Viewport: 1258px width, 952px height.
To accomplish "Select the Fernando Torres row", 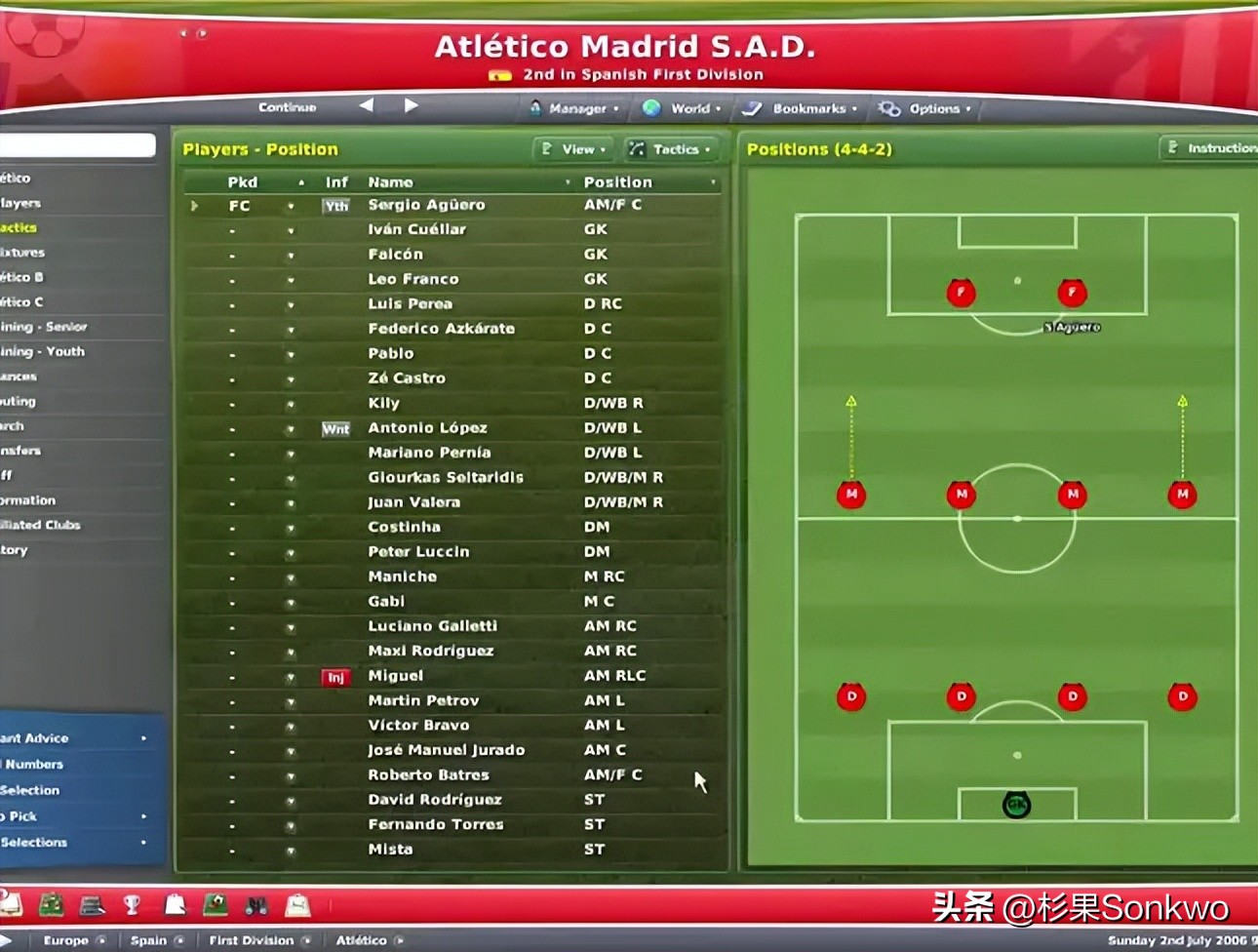I will point(435,824).
